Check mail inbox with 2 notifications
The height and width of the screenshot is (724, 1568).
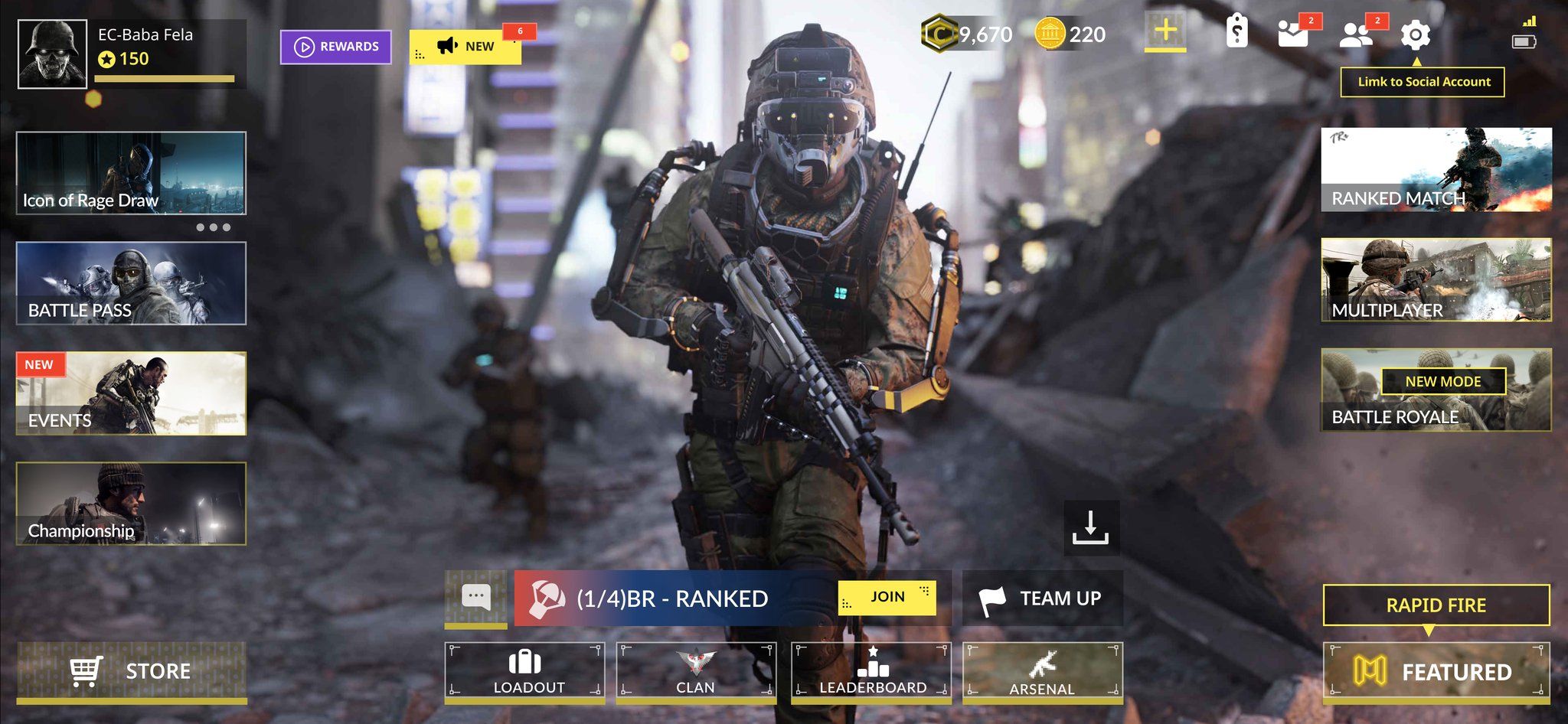point(1293,35)
